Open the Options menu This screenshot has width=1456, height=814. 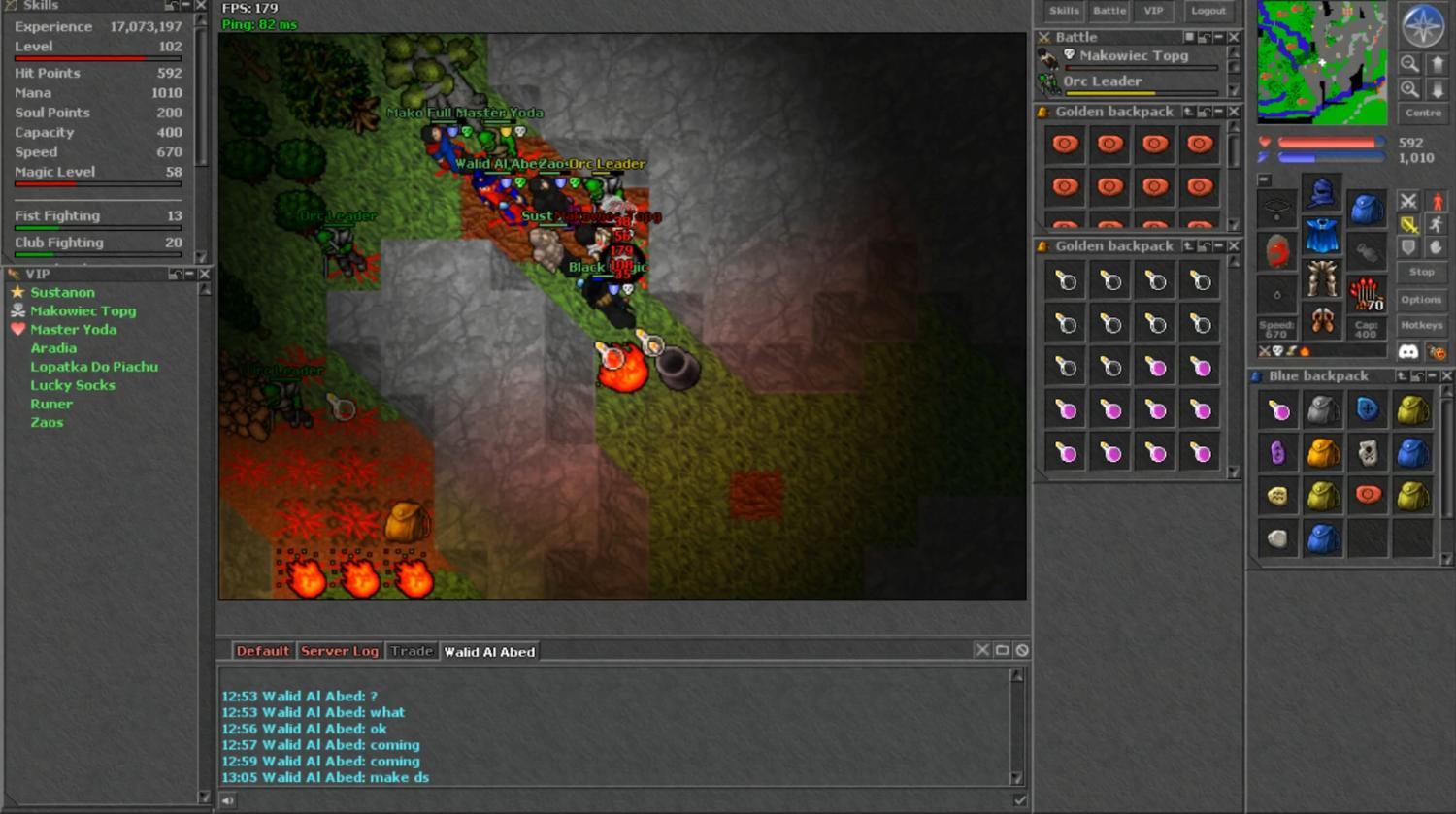coord(1421,300)
